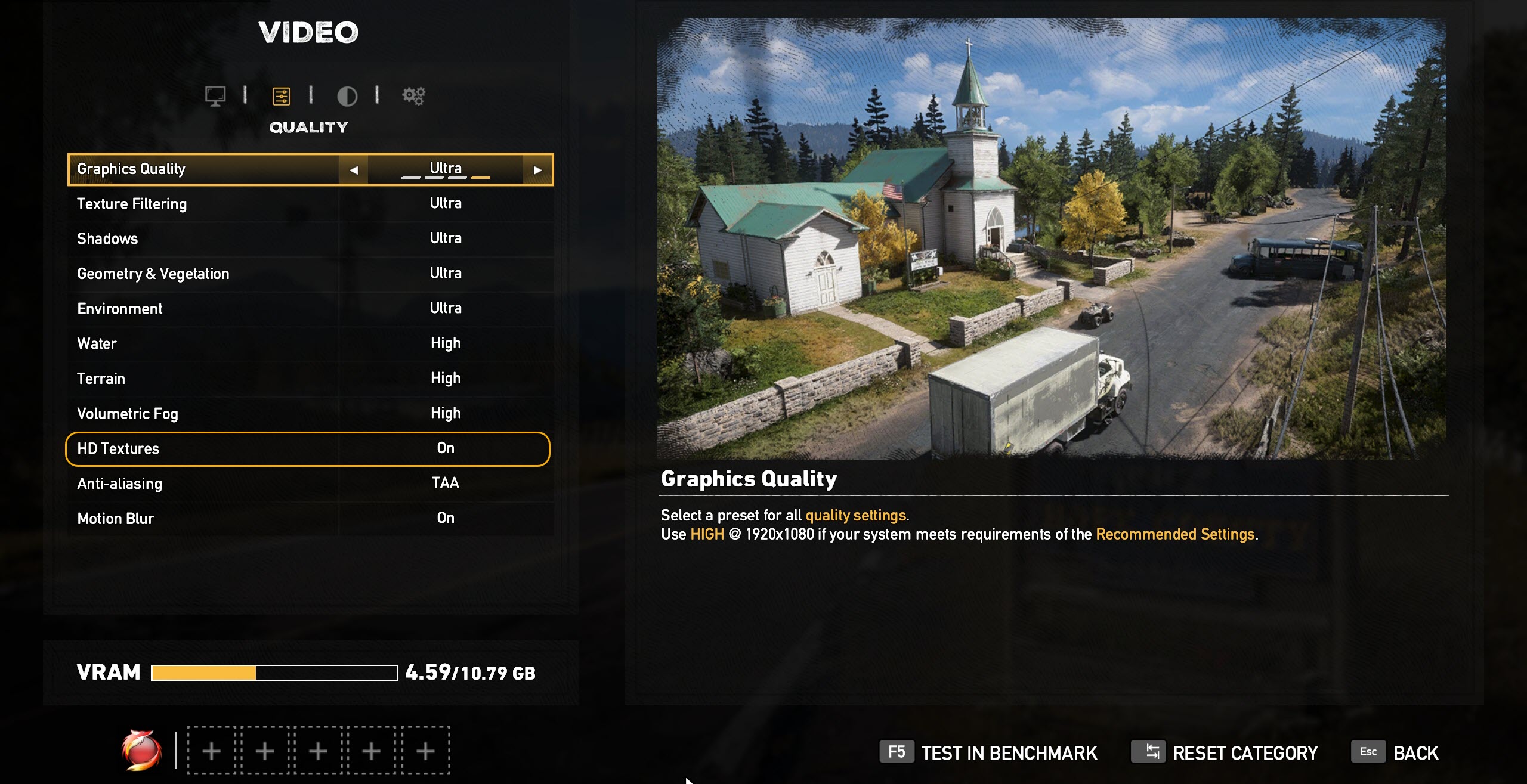This screenshot has height=784, width=1527.
Task: Select the Water quality row
Action: point(310,343)
